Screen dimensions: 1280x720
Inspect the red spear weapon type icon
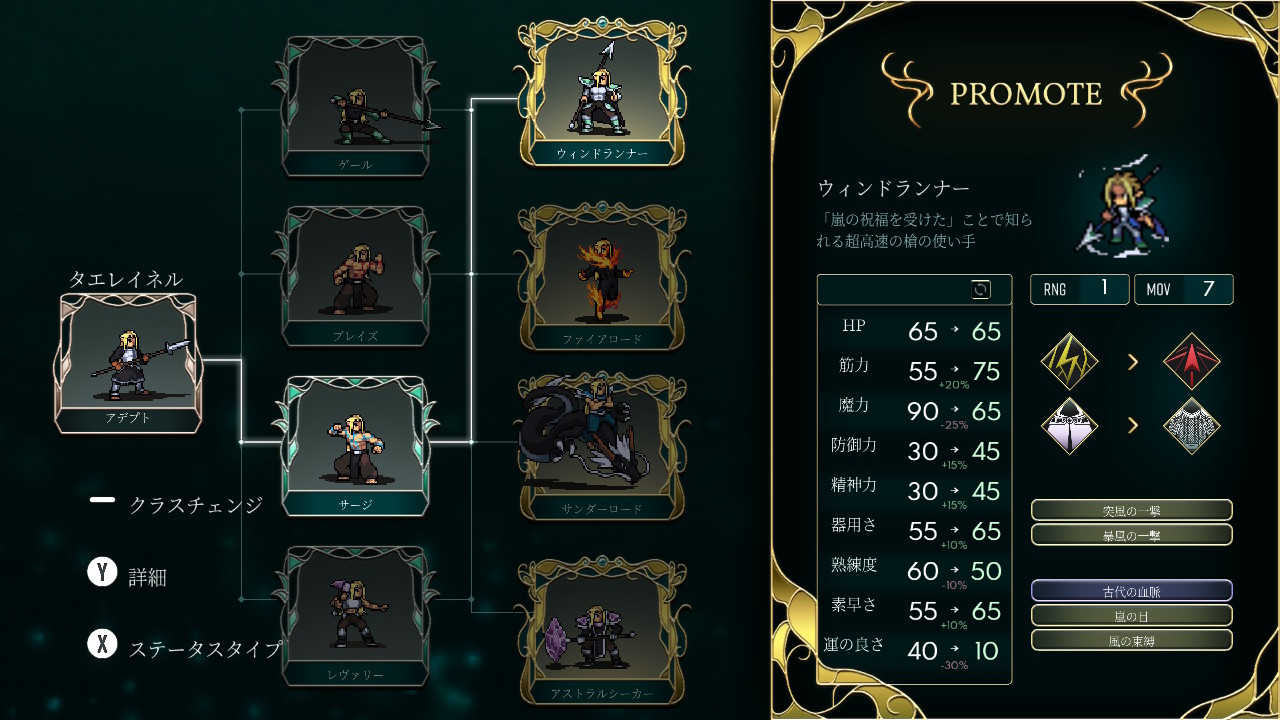pyautogui.click(x=1192, y=361)
